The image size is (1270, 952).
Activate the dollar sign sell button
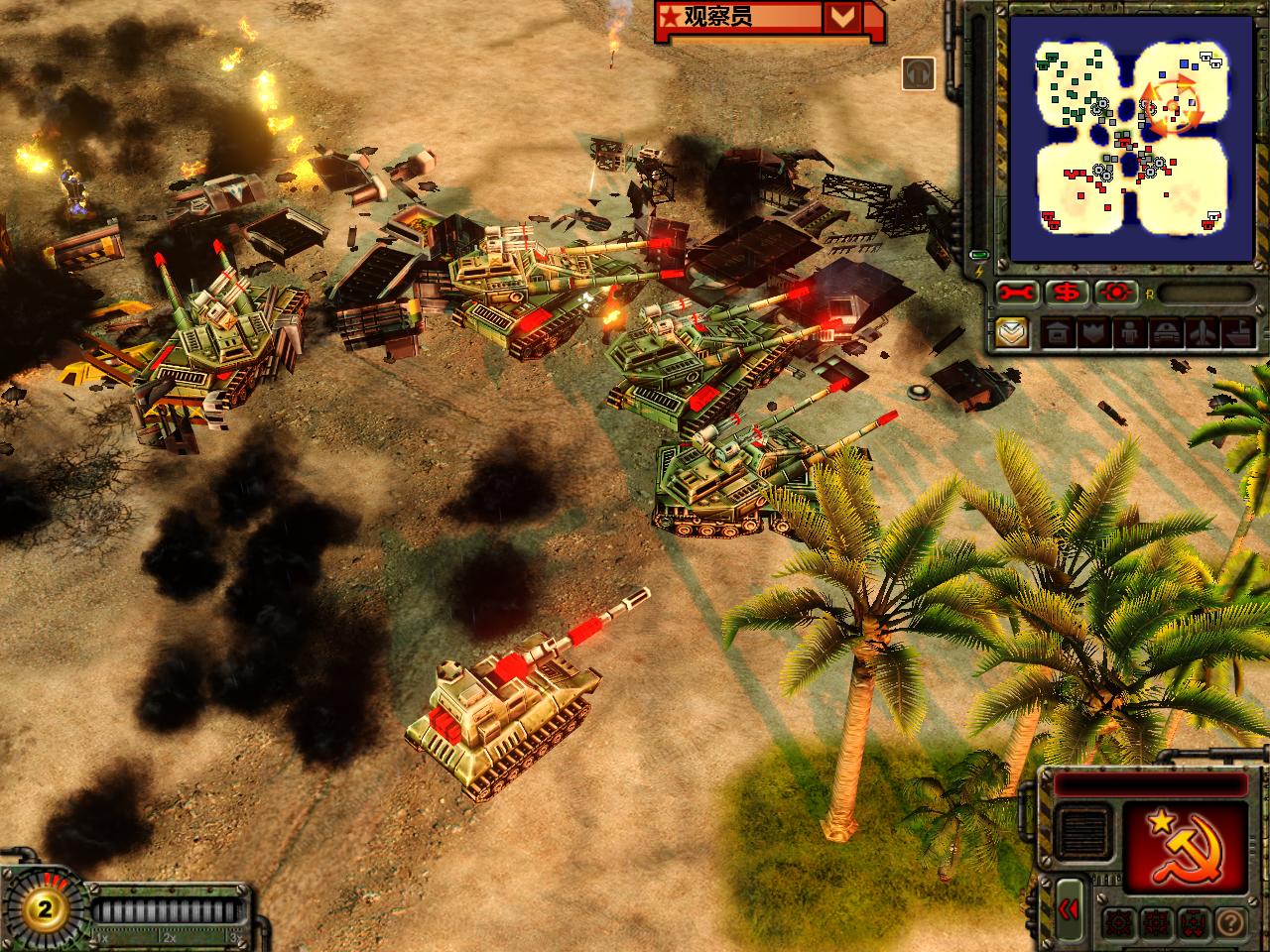click(x=1067, y=293)
